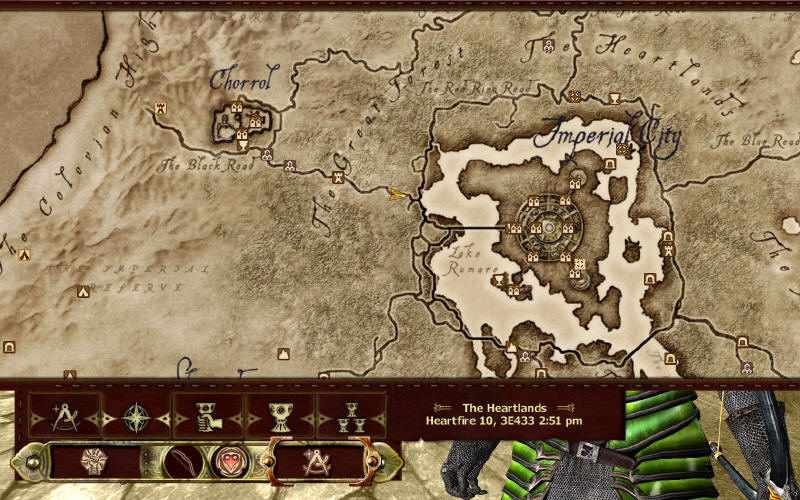Switch to the stats menu fist icon
The height and width of the screenshot is (500, 800).
click(96, 462)
